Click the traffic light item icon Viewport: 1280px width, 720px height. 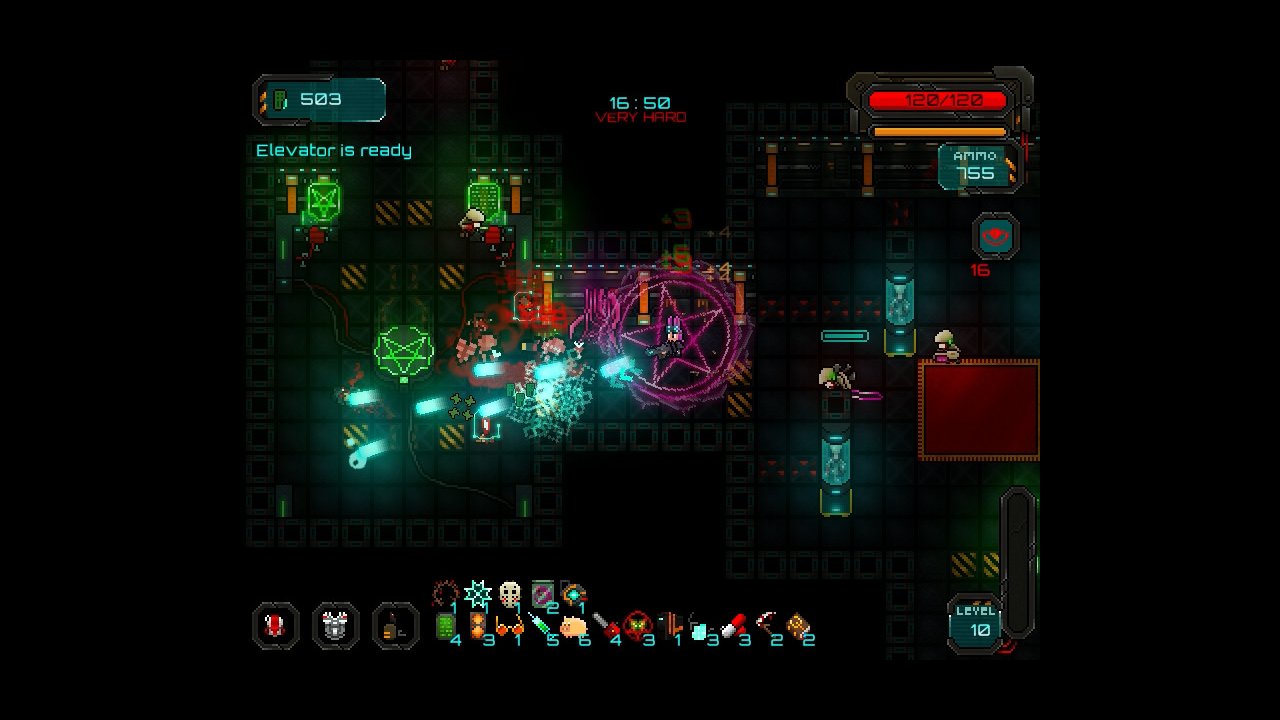coord(478,627)
